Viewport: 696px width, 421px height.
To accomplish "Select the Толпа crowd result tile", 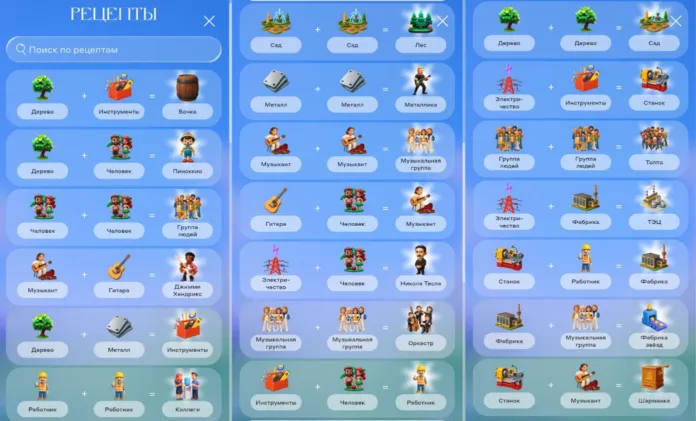I will [x=653, y=146].
